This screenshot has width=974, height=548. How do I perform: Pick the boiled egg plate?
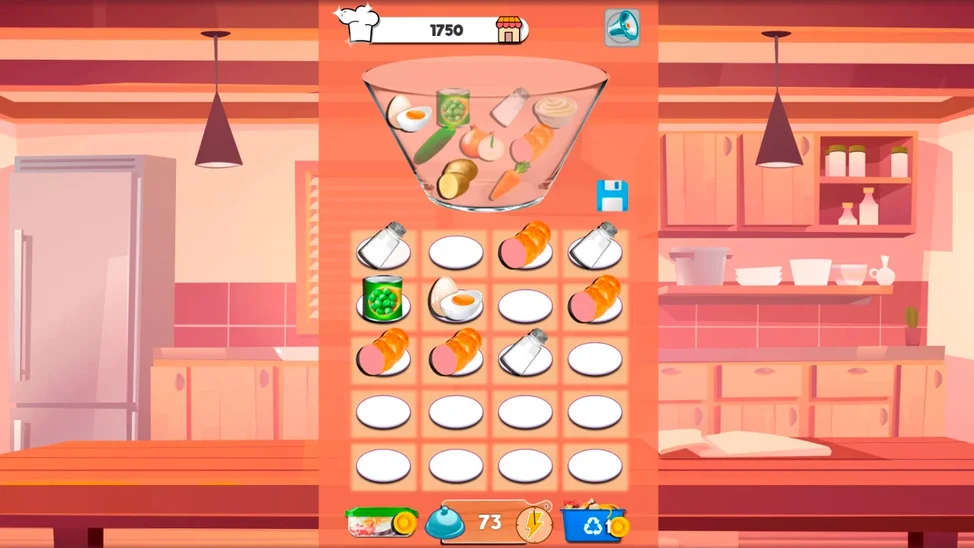click(455, 300)
